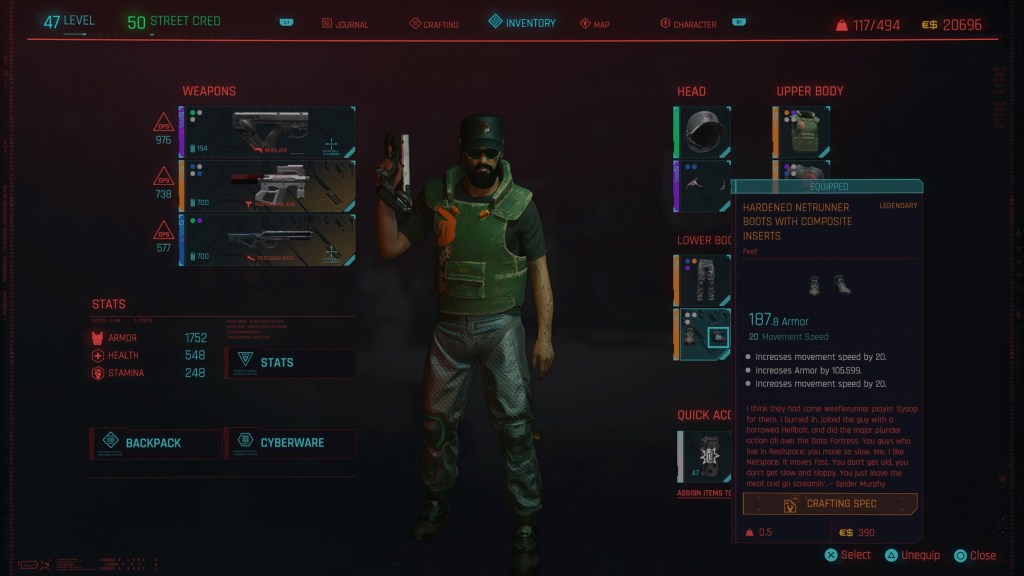Select the eyewear slot under the helmet

[x=703, y=187]
